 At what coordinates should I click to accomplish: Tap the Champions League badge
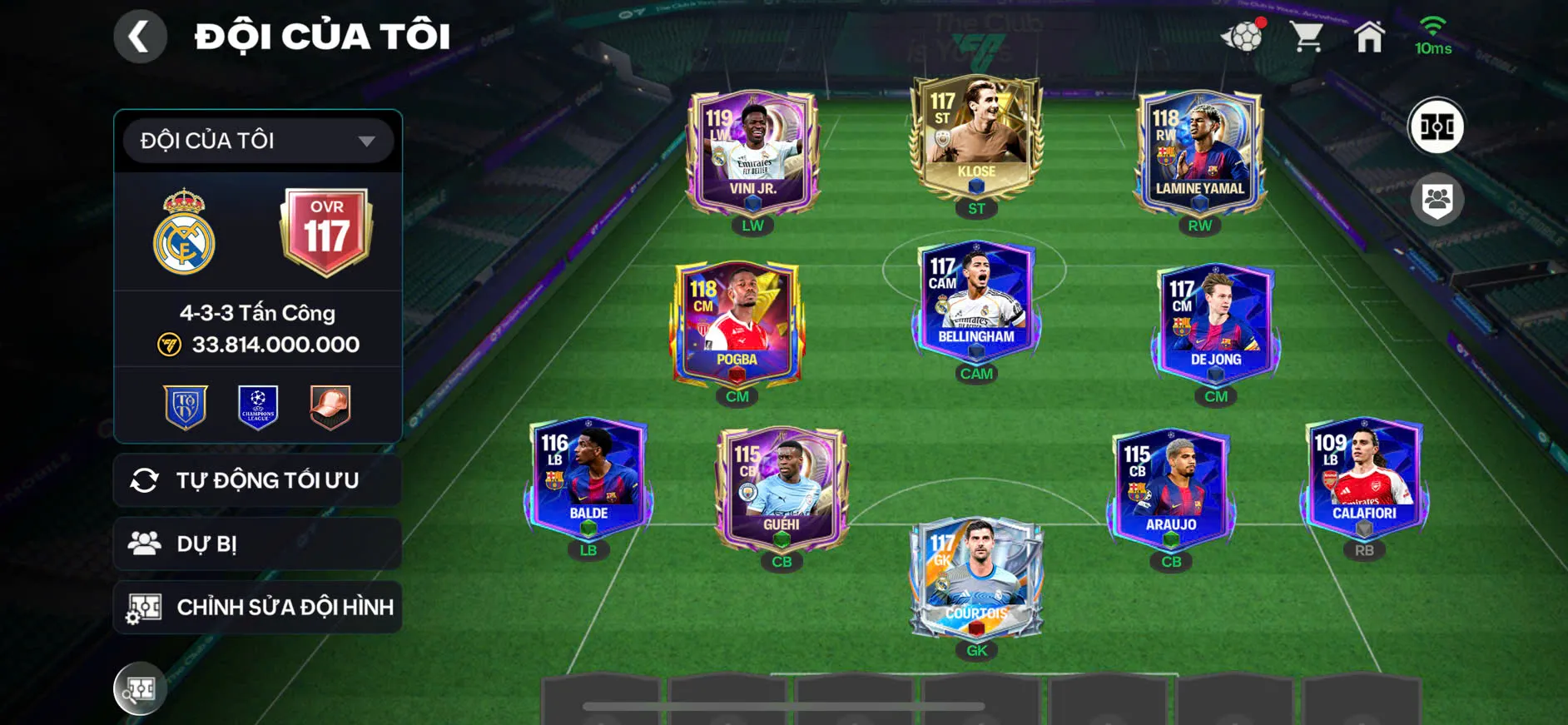point(258,407)
